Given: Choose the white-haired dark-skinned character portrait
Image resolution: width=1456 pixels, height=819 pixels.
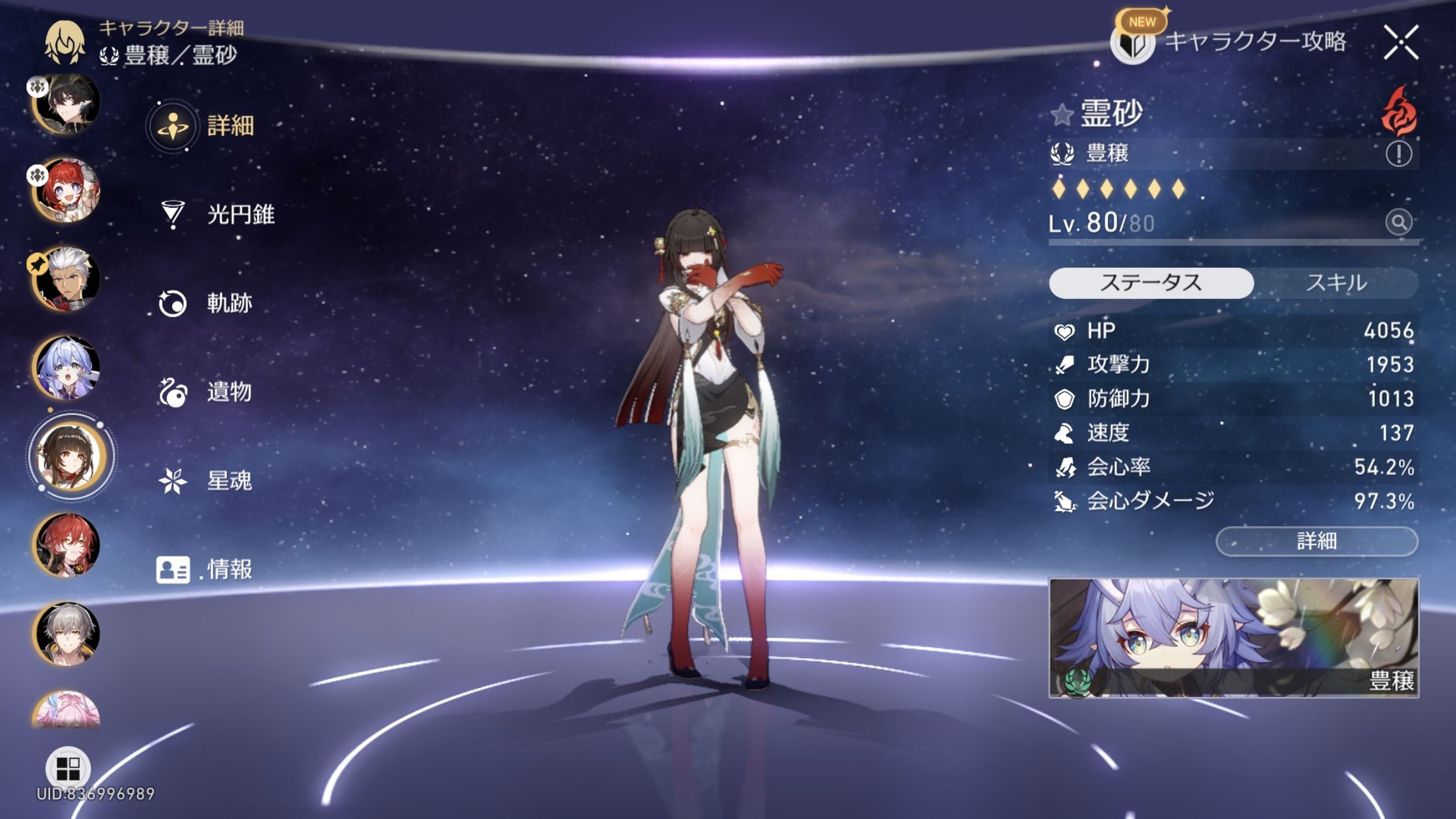Looking at the screenshot, I should tap(67, 279).
